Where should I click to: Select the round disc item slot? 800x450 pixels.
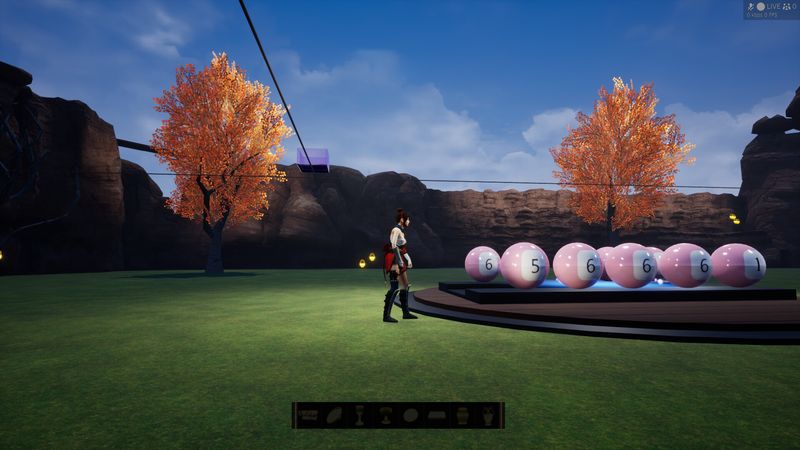click(x=411, y=415)
